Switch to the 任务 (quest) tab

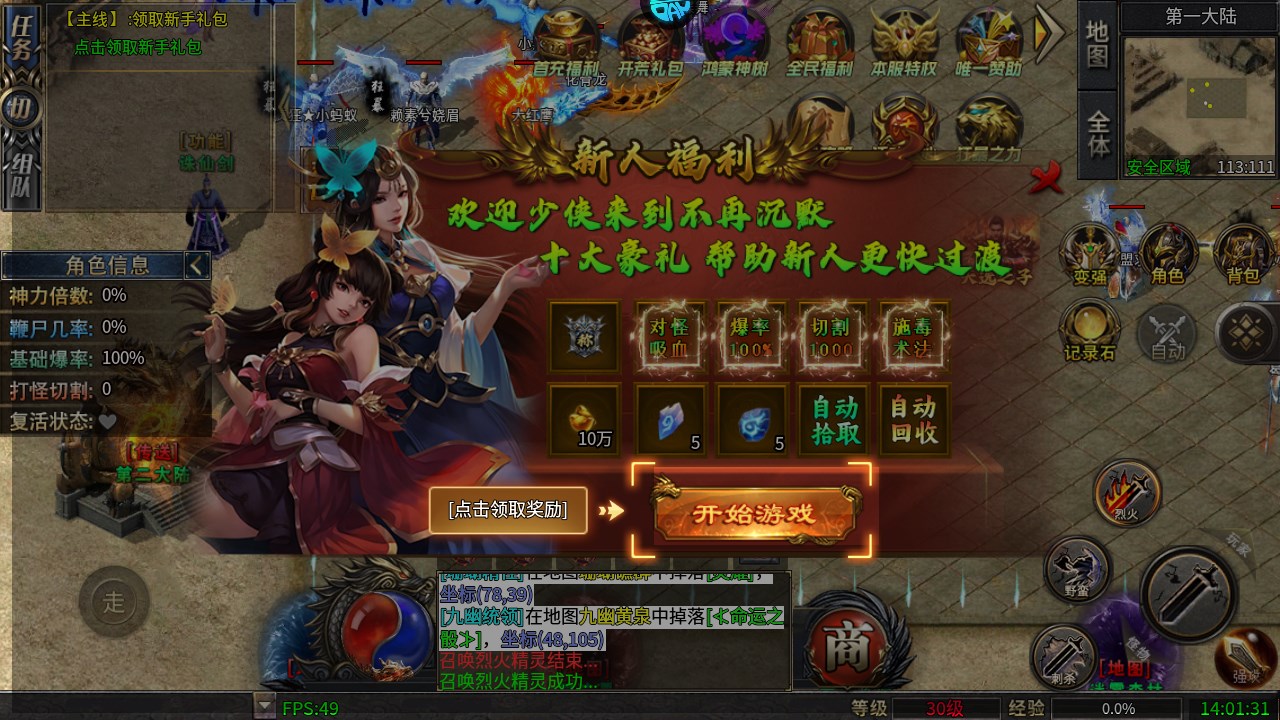click(22, 35)
